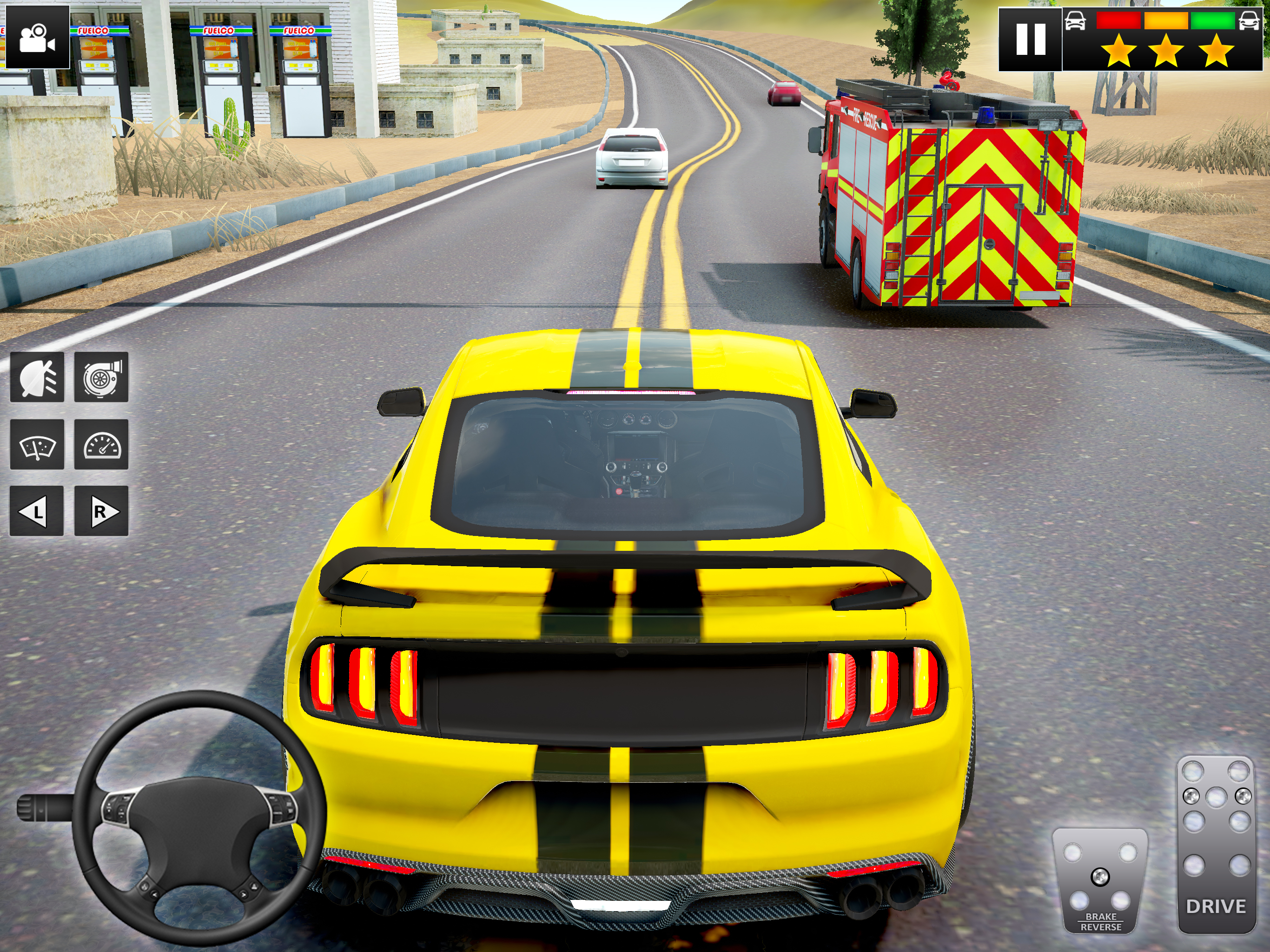Screen dimensions: 1270x952
Task: Tap the speedometer gauge button
Action: (x=101, y=444)
